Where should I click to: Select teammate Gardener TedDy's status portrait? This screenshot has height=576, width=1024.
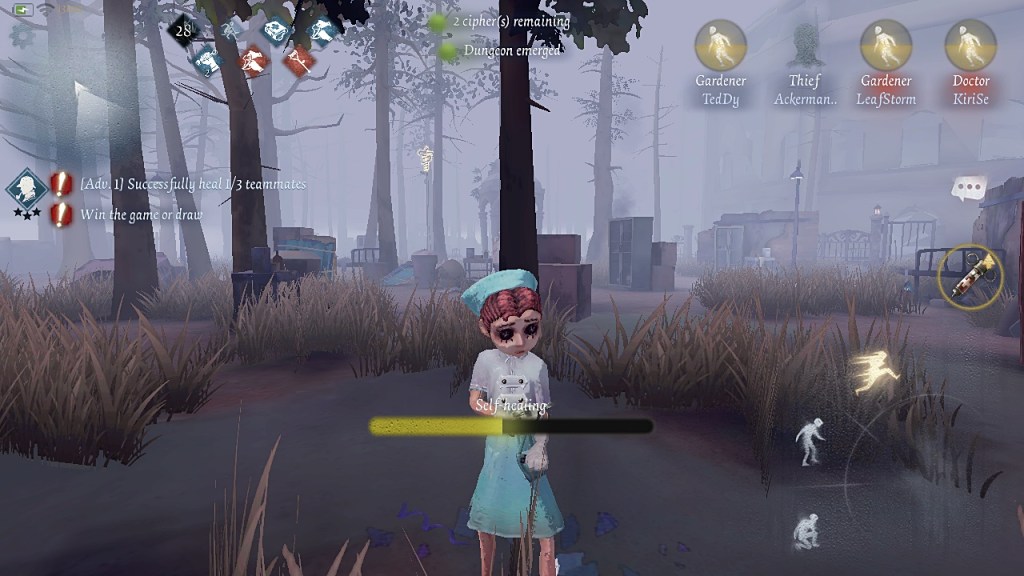coord(720,45)
